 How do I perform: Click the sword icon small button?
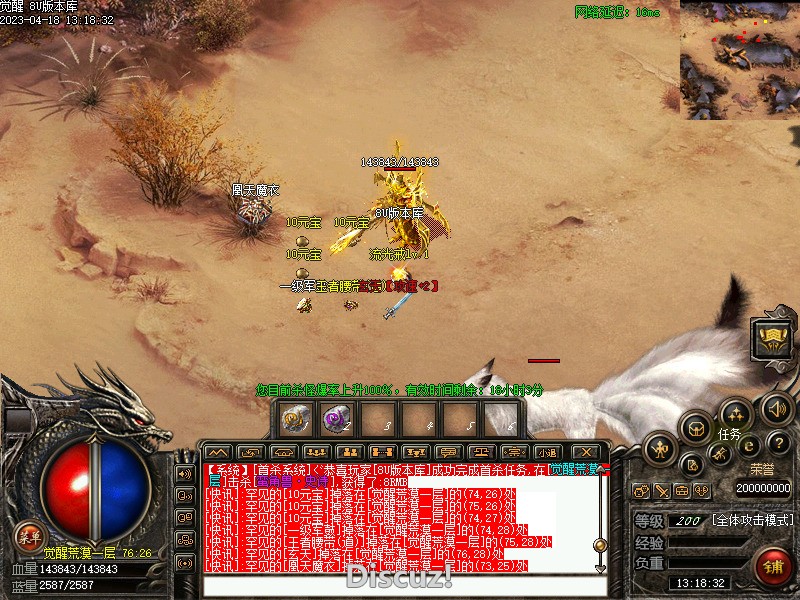pyautogui.click(x=663, y=490)
